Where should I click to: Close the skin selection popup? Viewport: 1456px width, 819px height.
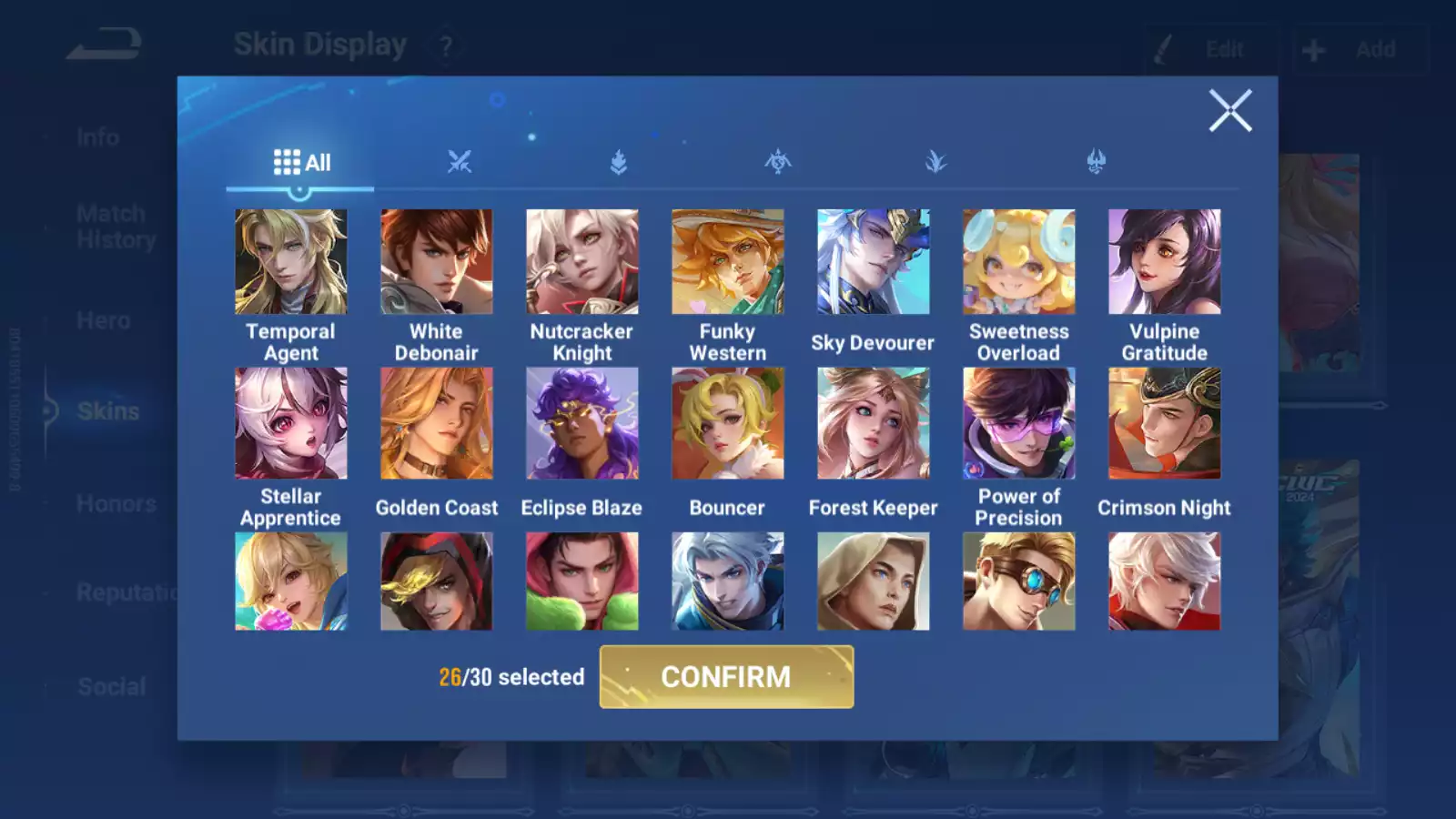click(1230, 111)
